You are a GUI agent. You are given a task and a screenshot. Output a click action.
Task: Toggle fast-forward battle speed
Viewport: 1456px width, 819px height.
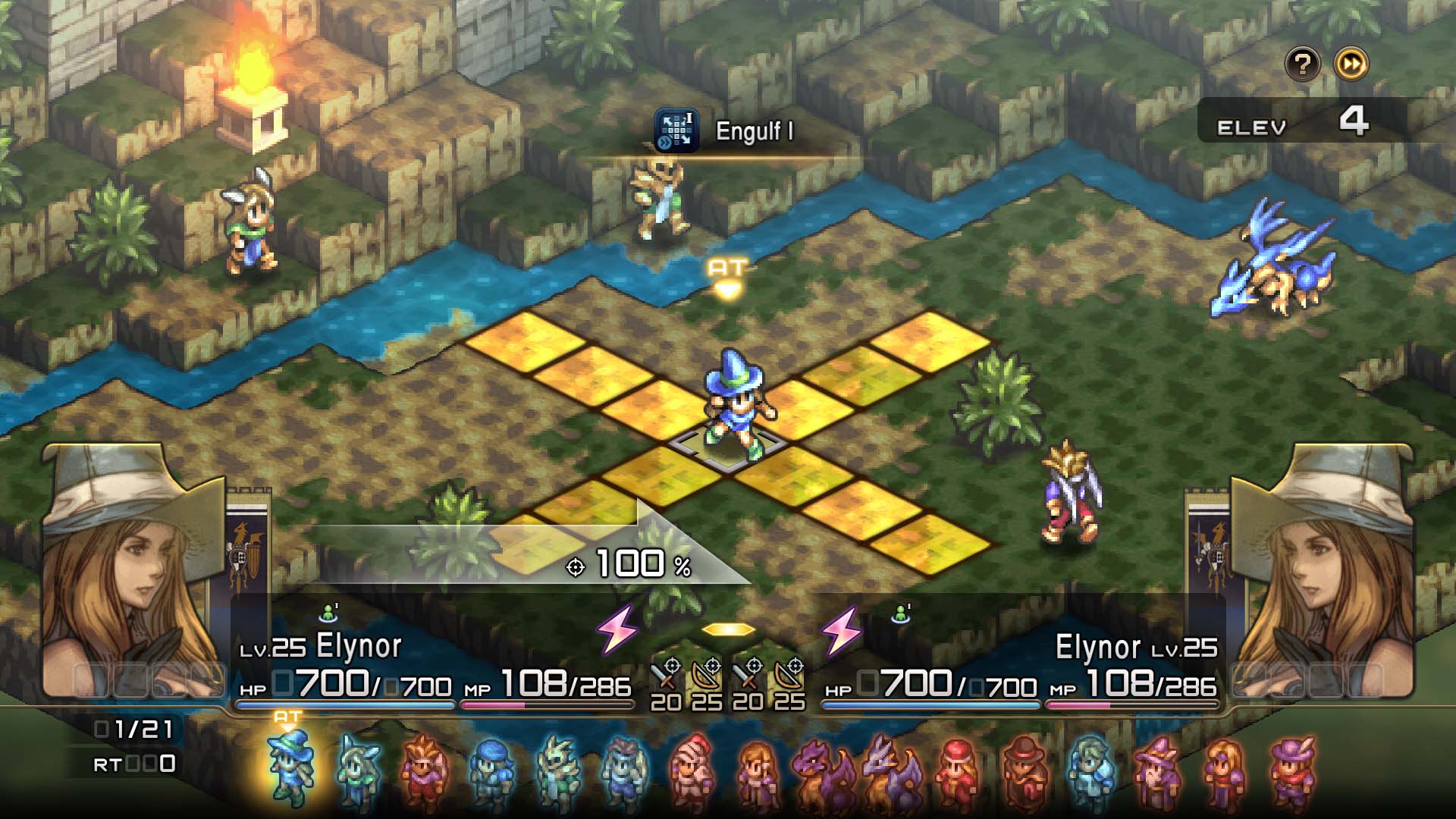click(1351, 65)
